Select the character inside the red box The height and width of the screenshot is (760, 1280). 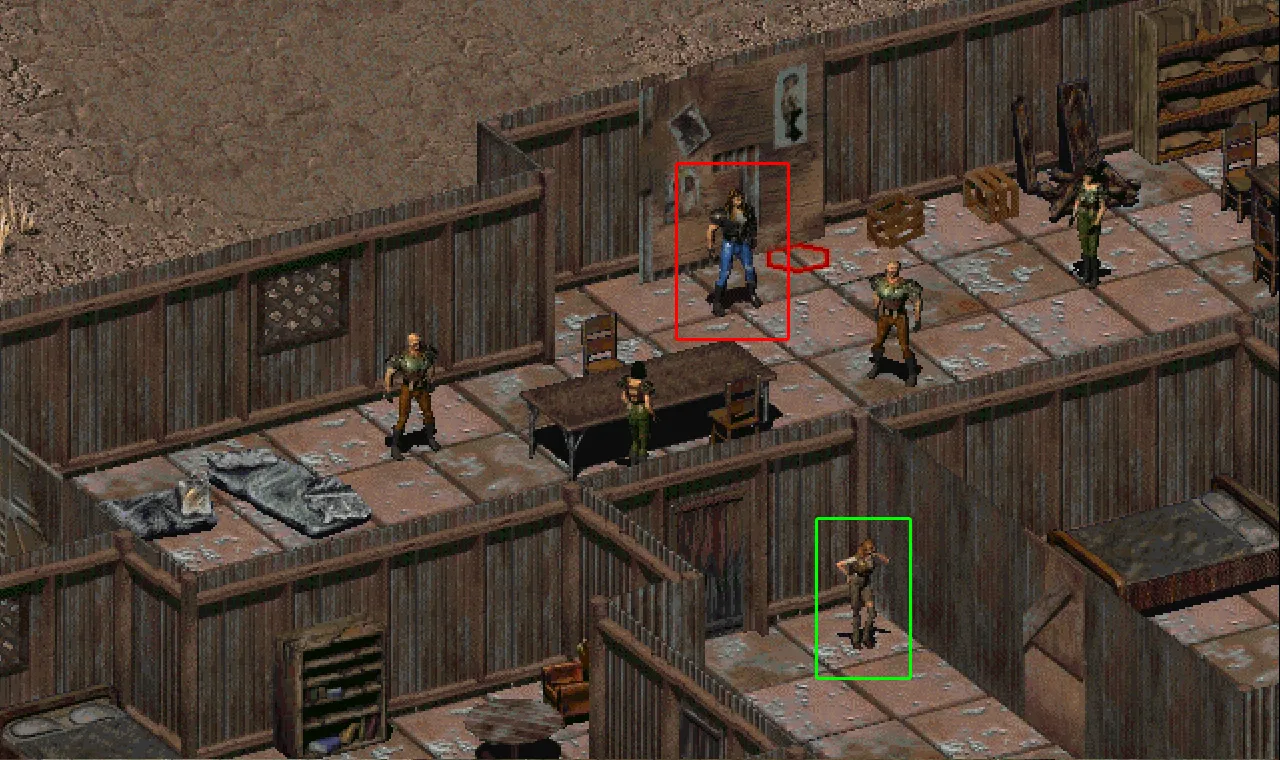point(733,250)
